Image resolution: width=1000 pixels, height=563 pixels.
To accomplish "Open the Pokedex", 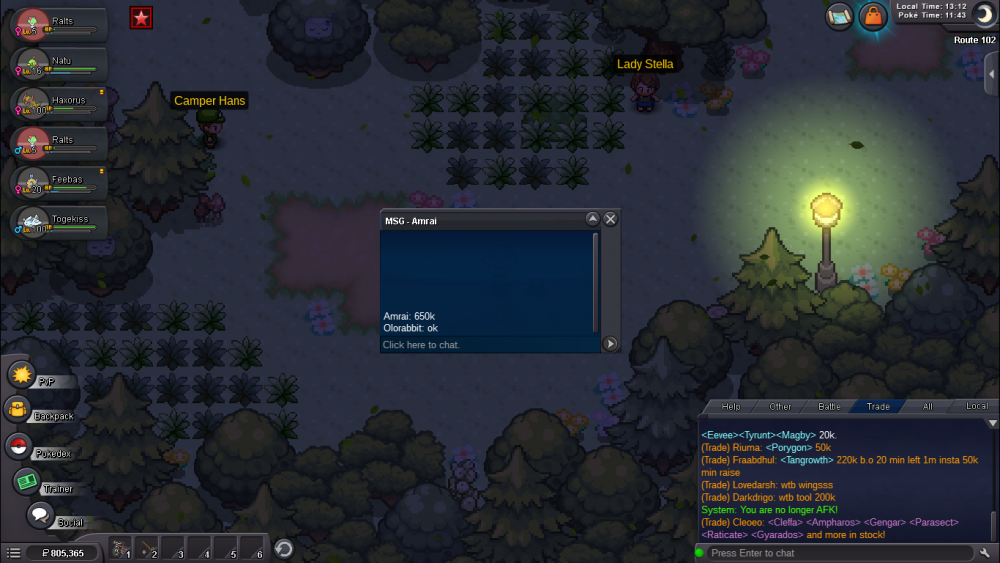I will 19,446.
